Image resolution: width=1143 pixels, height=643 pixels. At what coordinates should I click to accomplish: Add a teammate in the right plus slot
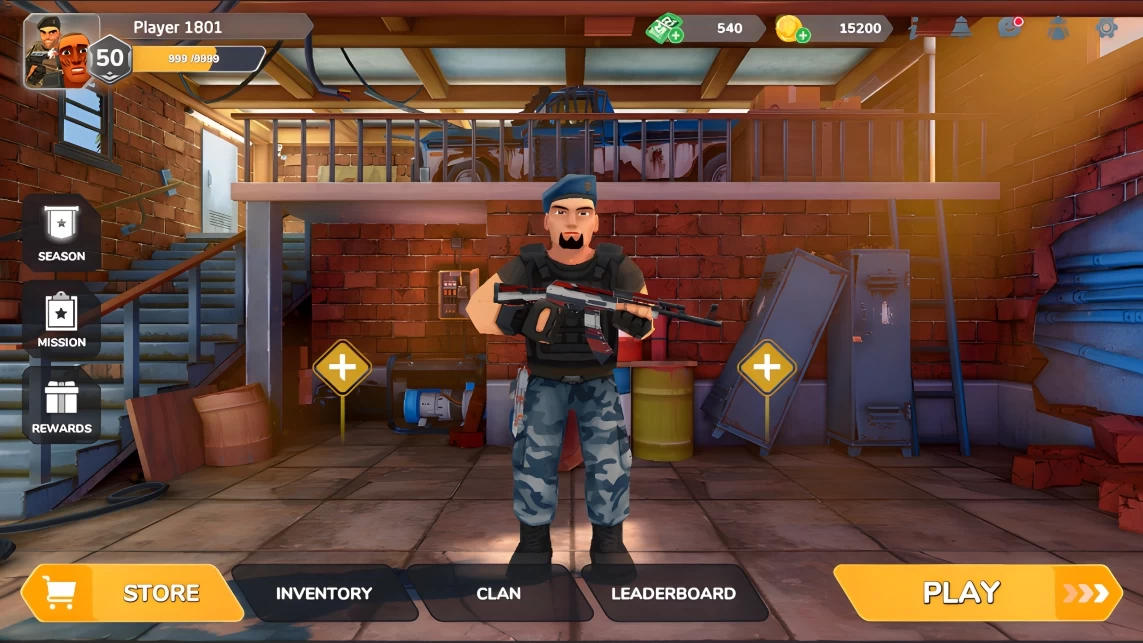[767, 368]
